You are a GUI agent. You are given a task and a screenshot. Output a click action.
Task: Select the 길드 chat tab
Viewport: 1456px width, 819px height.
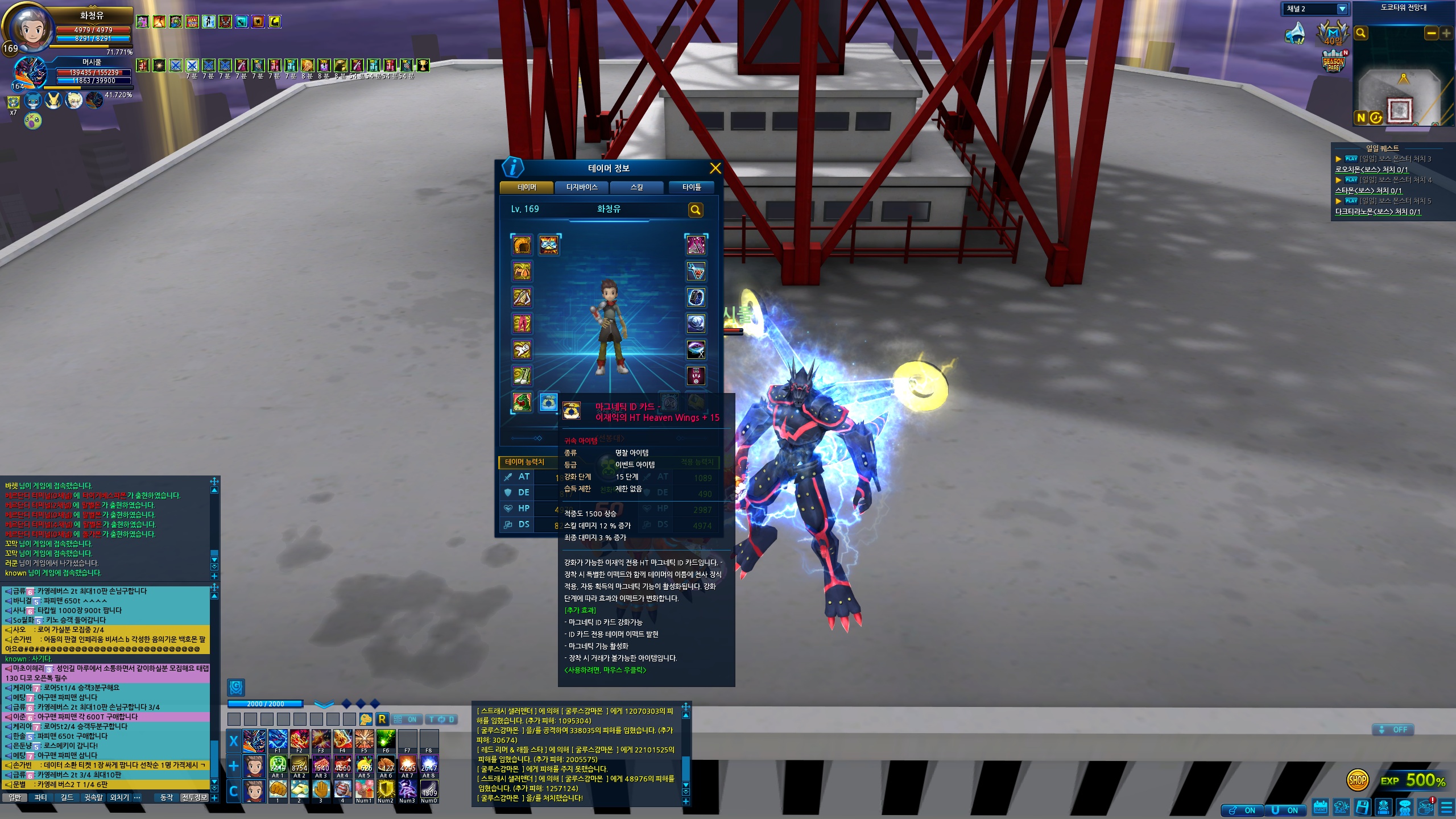pos(67,797)
